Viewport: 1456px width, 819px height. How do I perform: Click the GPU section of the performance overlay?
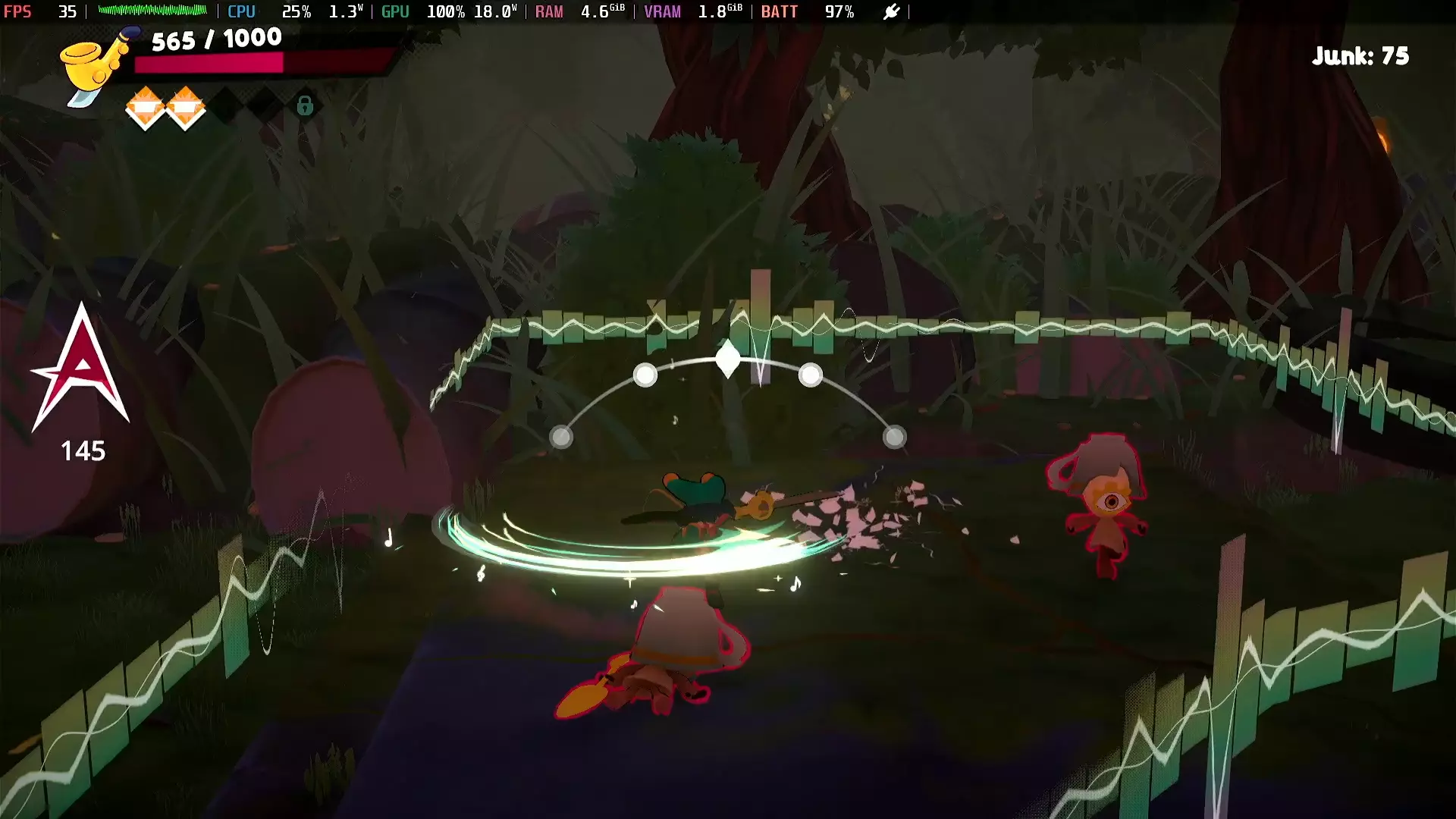coord(395,11)
